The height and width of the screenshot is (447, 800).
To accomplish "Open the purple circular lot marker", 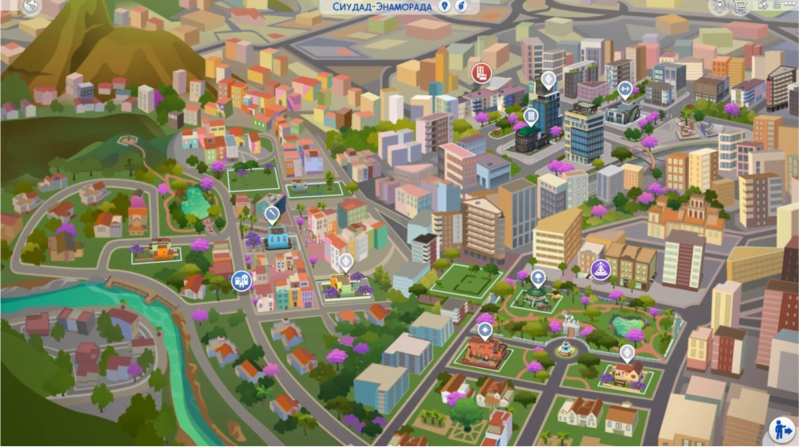I will 600,268.
